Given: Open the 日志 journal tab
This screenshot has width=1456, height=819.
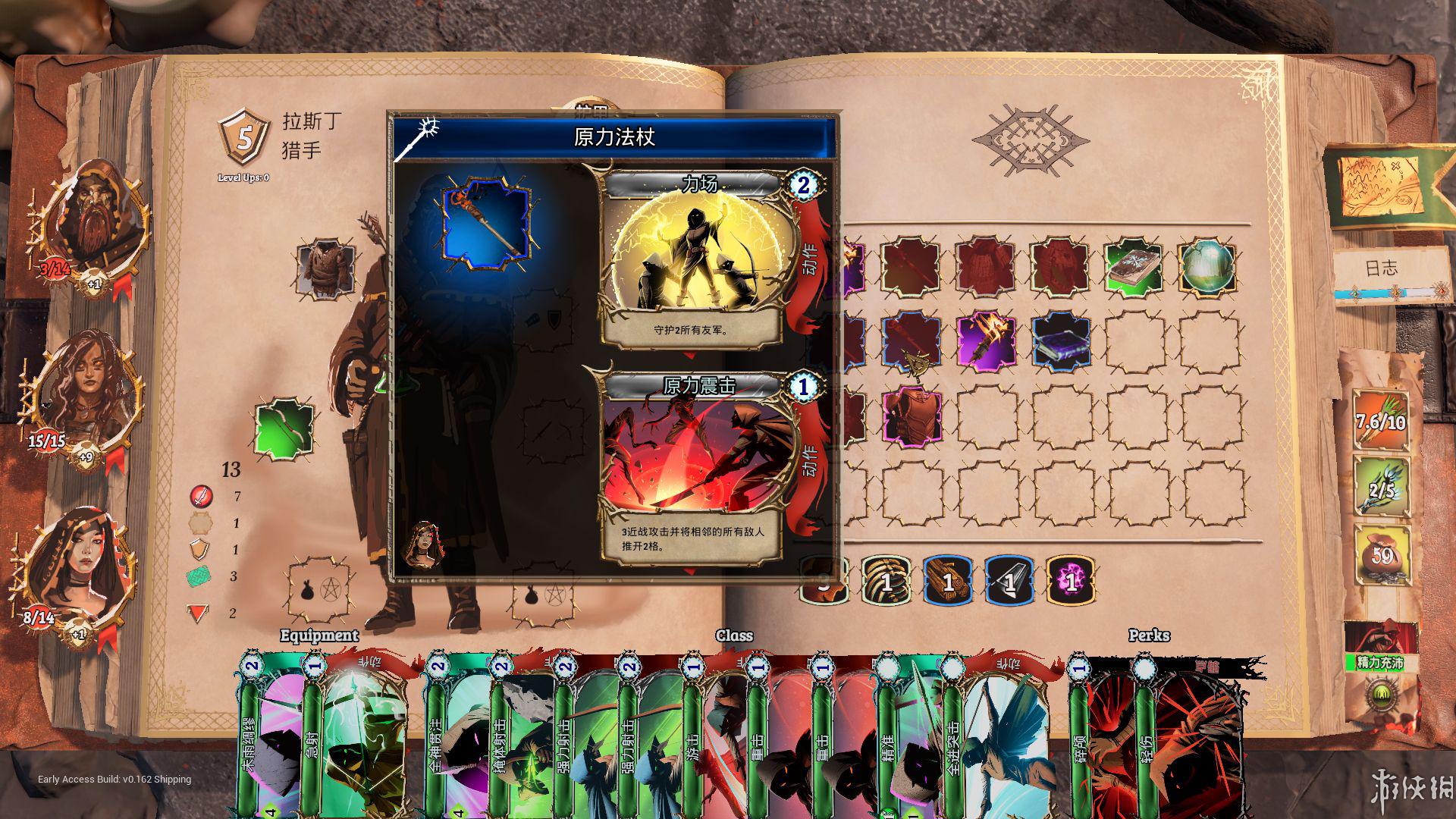Looking at the screenshot, I should 1380,268.
